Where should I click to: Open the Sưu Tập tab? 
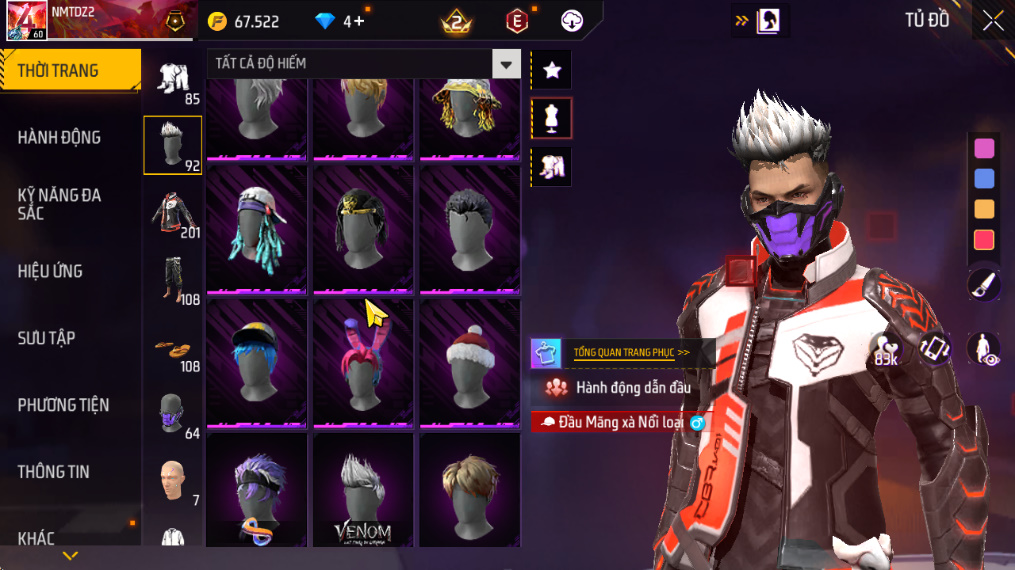47,338
